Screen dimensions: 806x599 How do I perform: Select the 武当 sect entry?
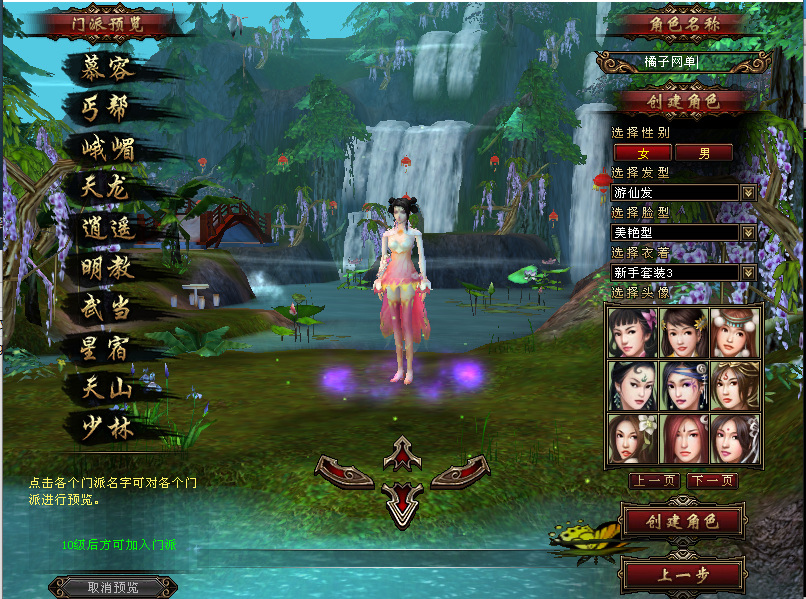tap(108, 308)
